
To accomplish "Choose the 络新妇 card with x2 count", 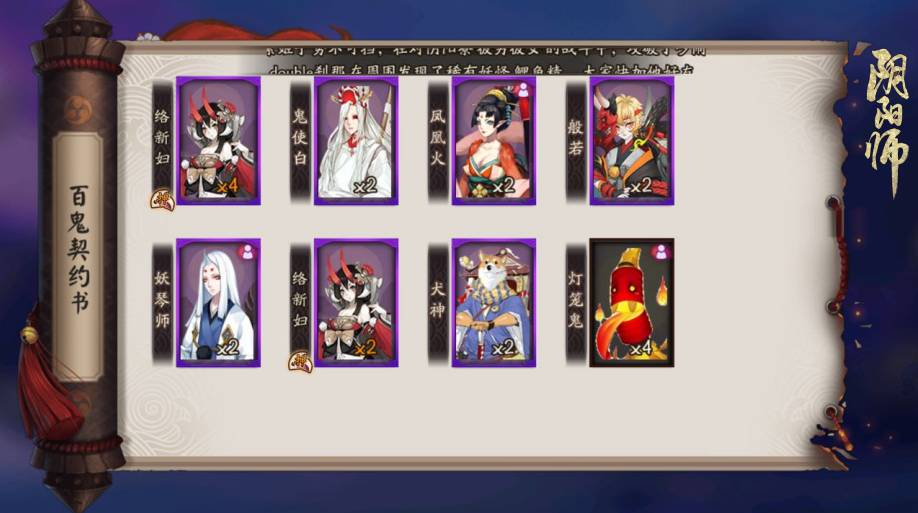I will (356, 302).
